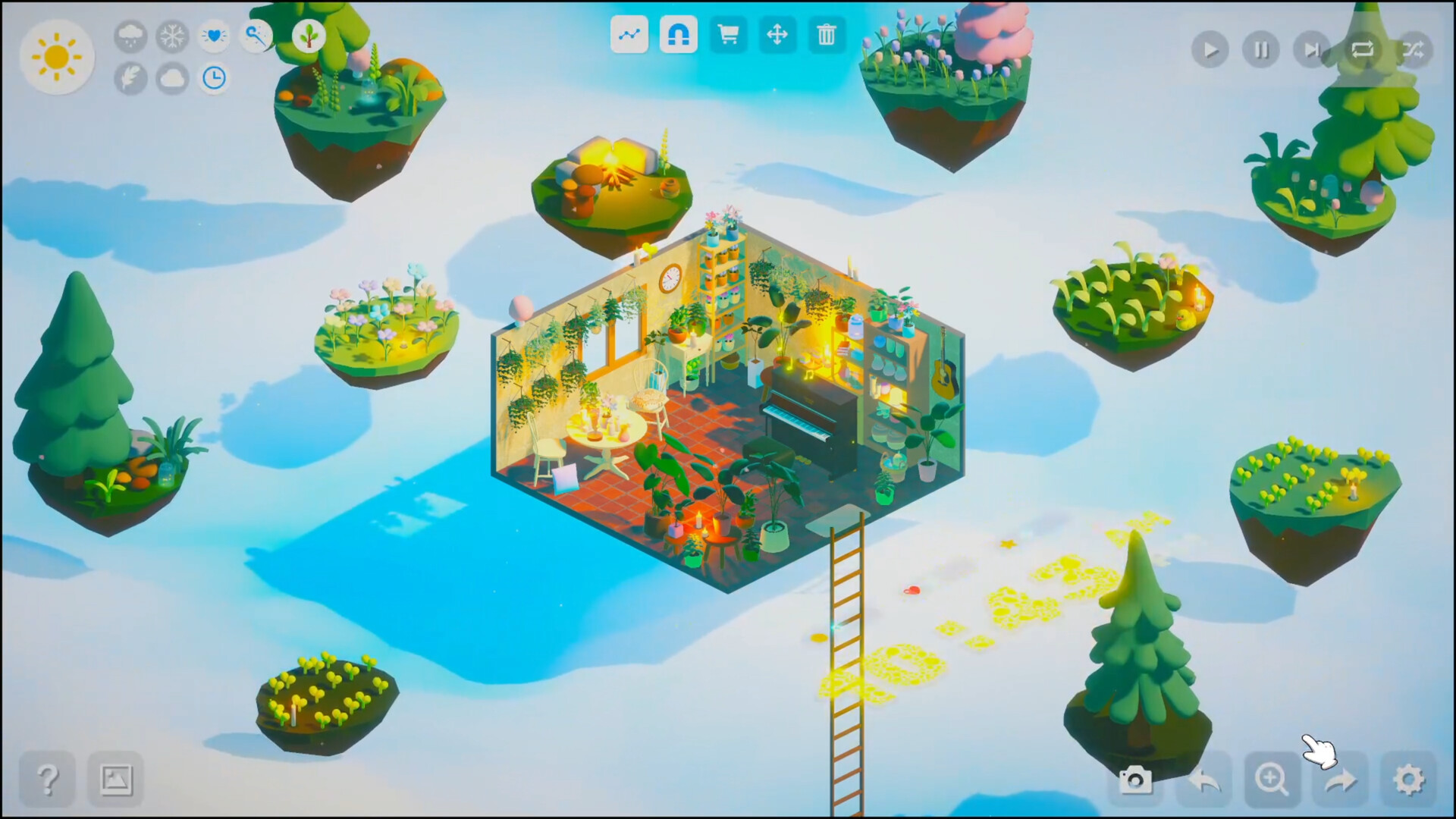This screenshot has width=1456, height=819.
Task: Select the move tool with crossed arrows
Action: (777, 35)
